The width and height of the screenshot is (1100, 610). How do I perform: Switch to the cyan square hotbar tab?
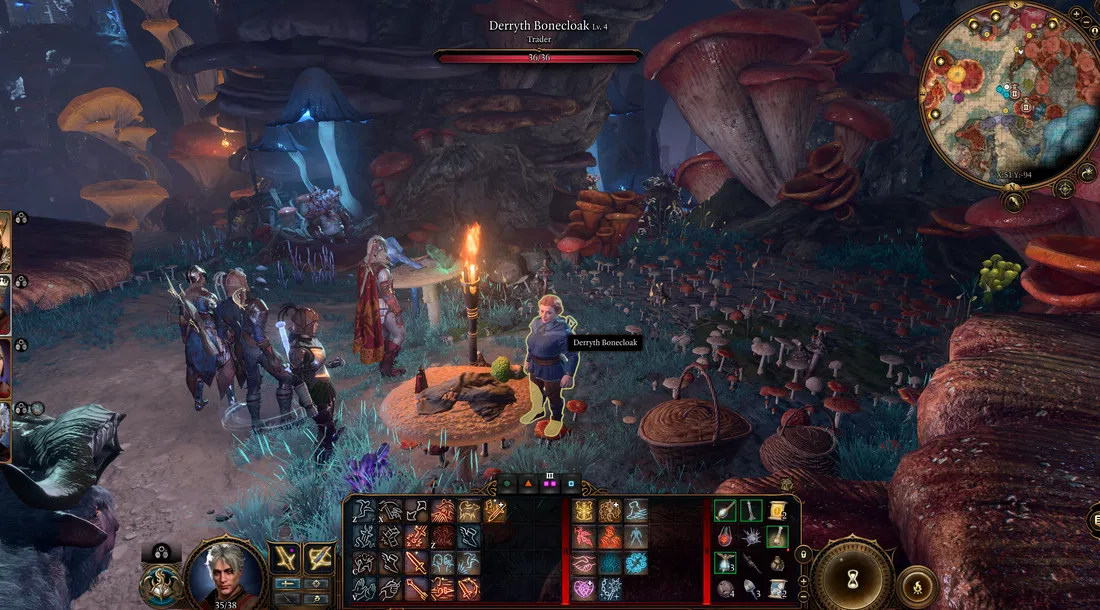(x=571, y=484)
